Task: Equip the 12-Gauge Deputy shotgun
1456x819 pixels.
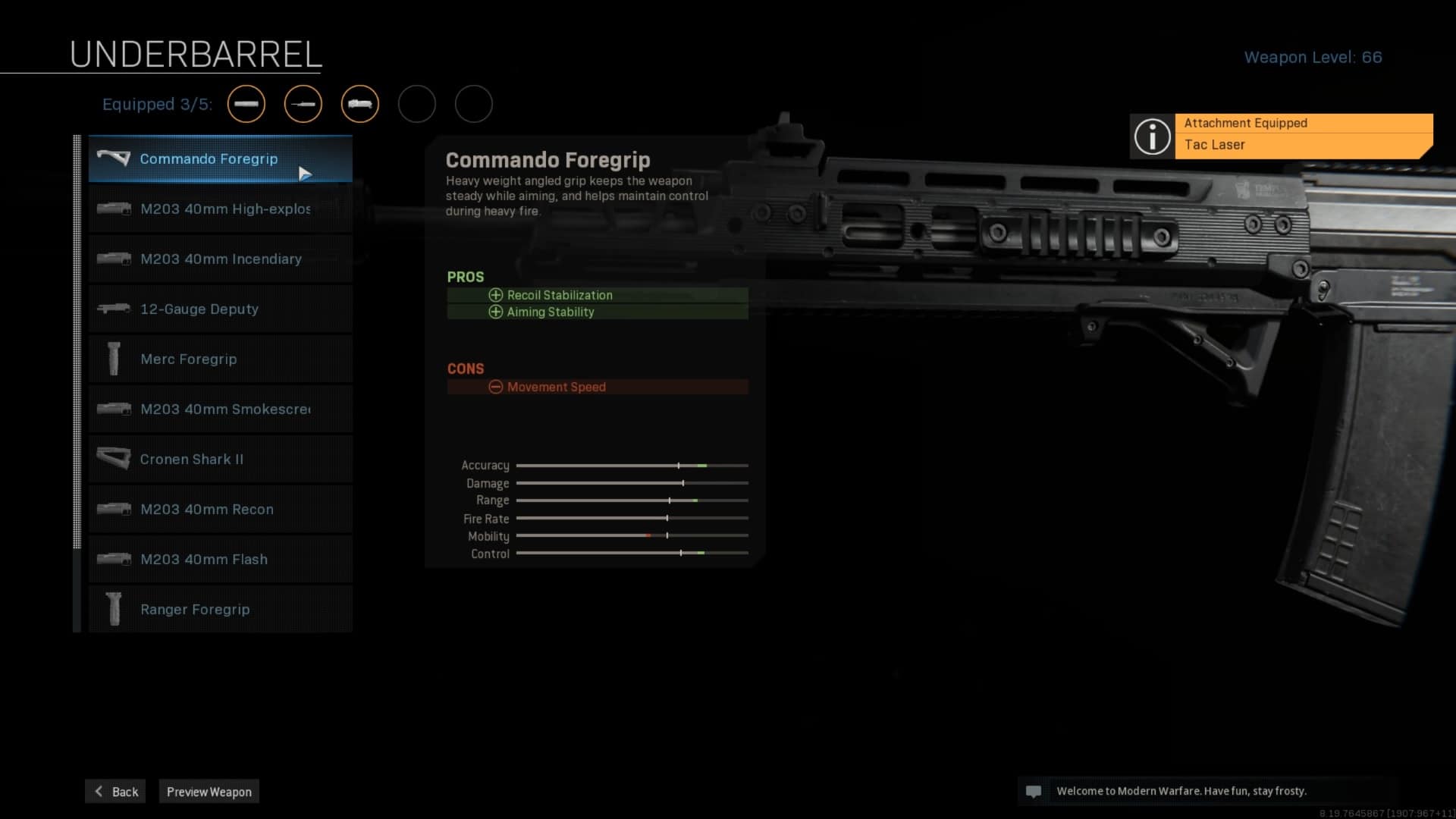Action: (x=220, y=309)
